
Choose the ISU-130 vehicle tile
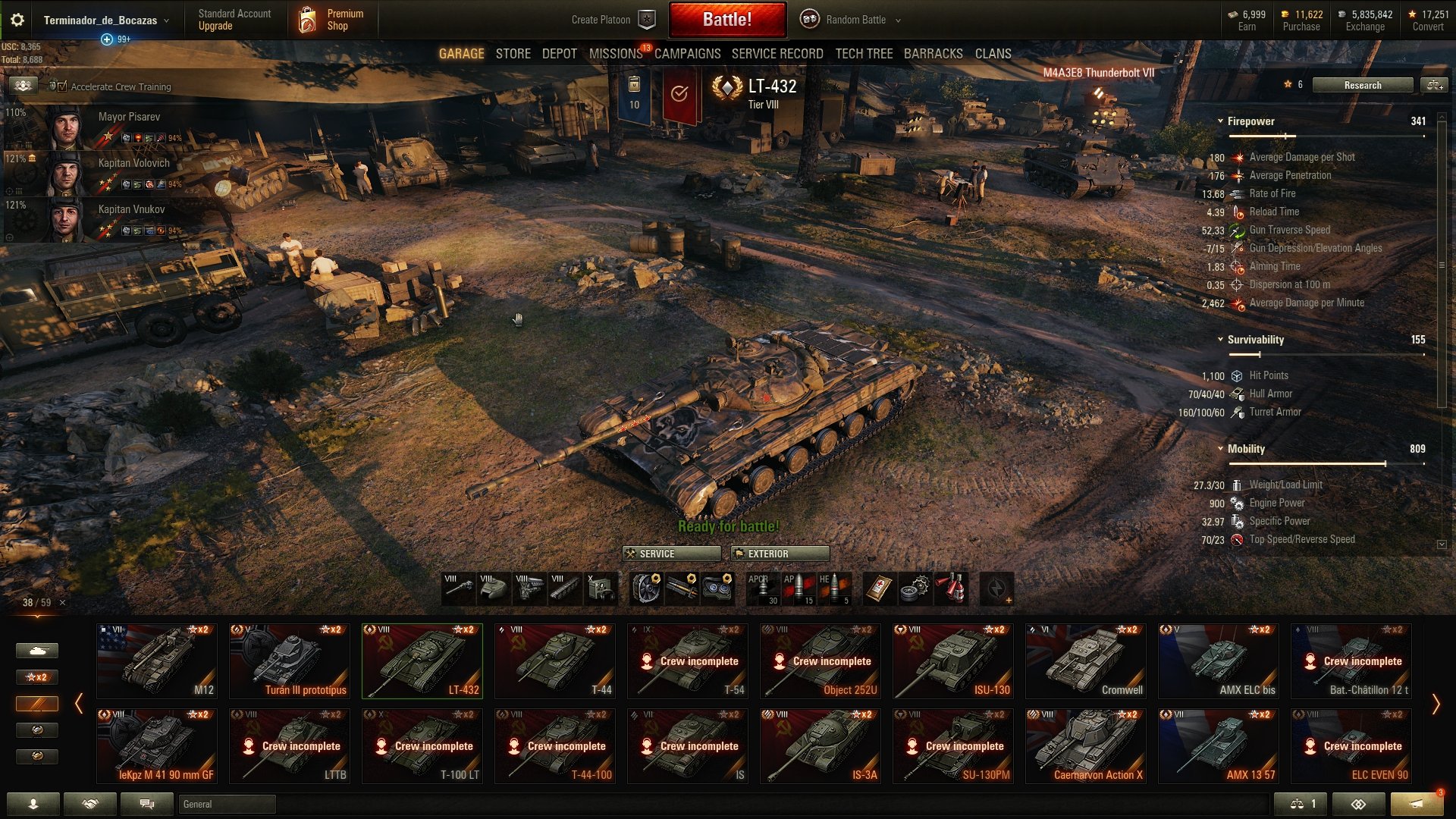(x=953, y=661)
